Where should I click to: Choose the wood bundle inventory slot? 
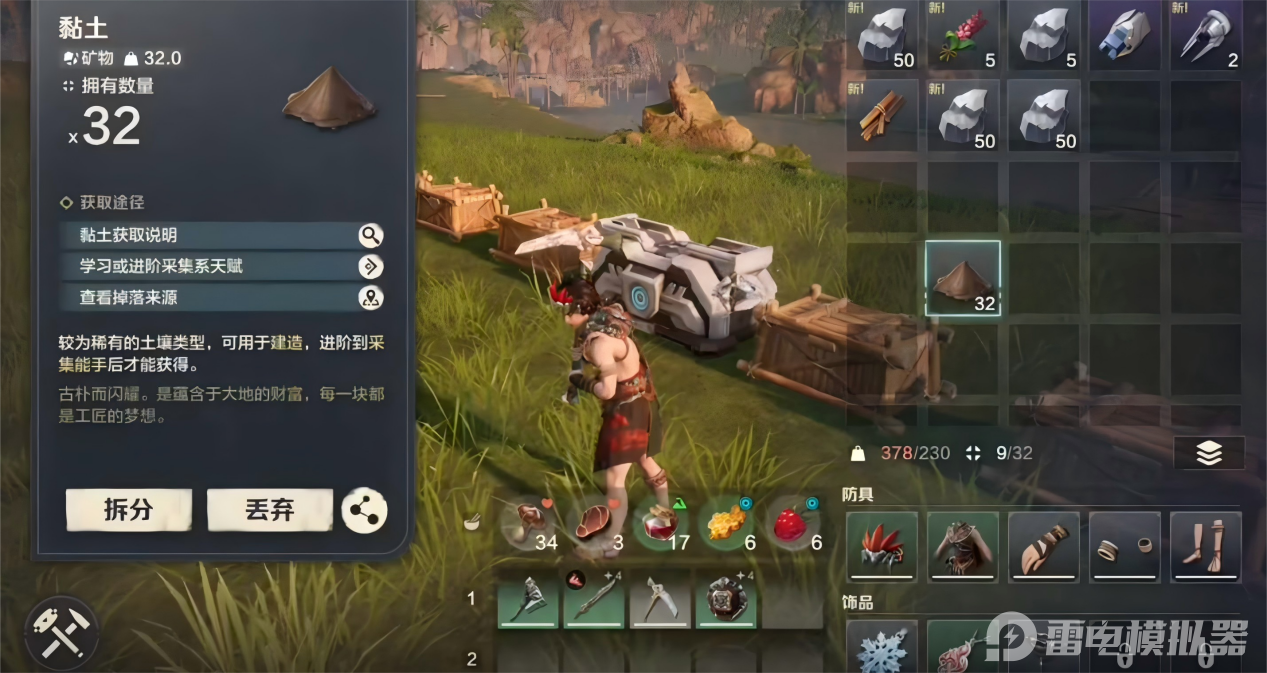tap(882, 116)
